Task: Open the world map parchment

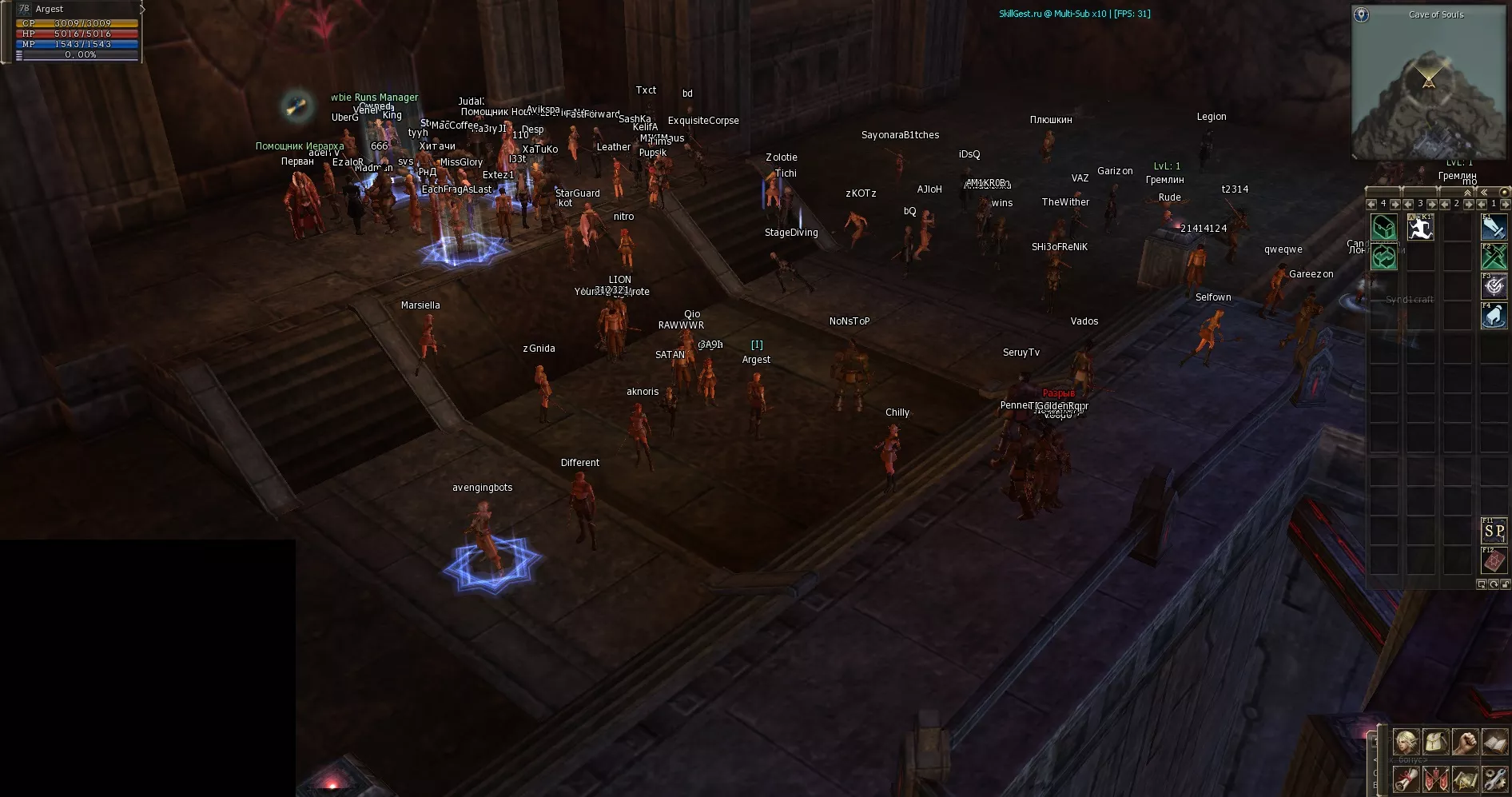Action: (1465, 778)
